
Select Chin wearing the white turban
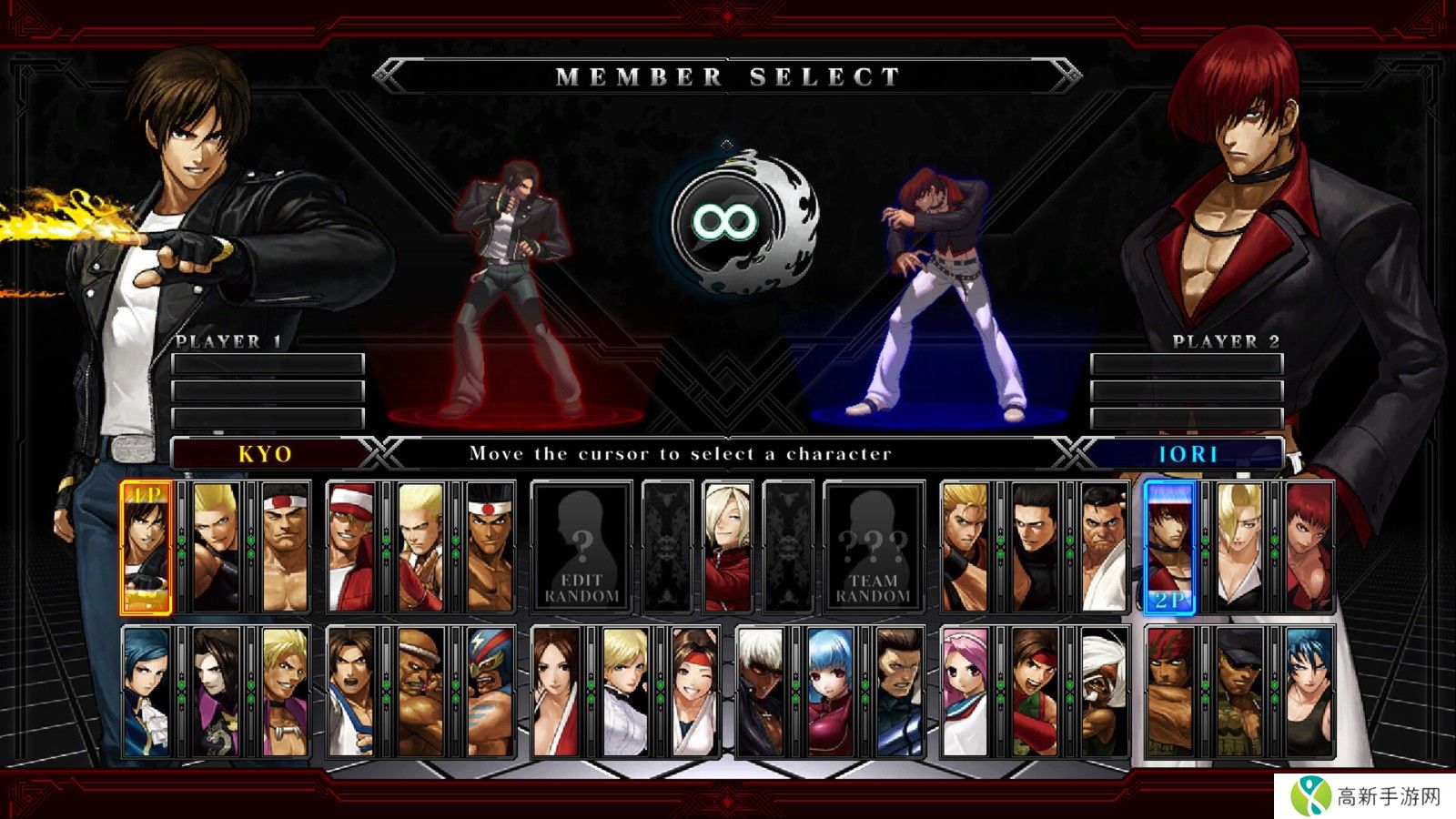1104,692
